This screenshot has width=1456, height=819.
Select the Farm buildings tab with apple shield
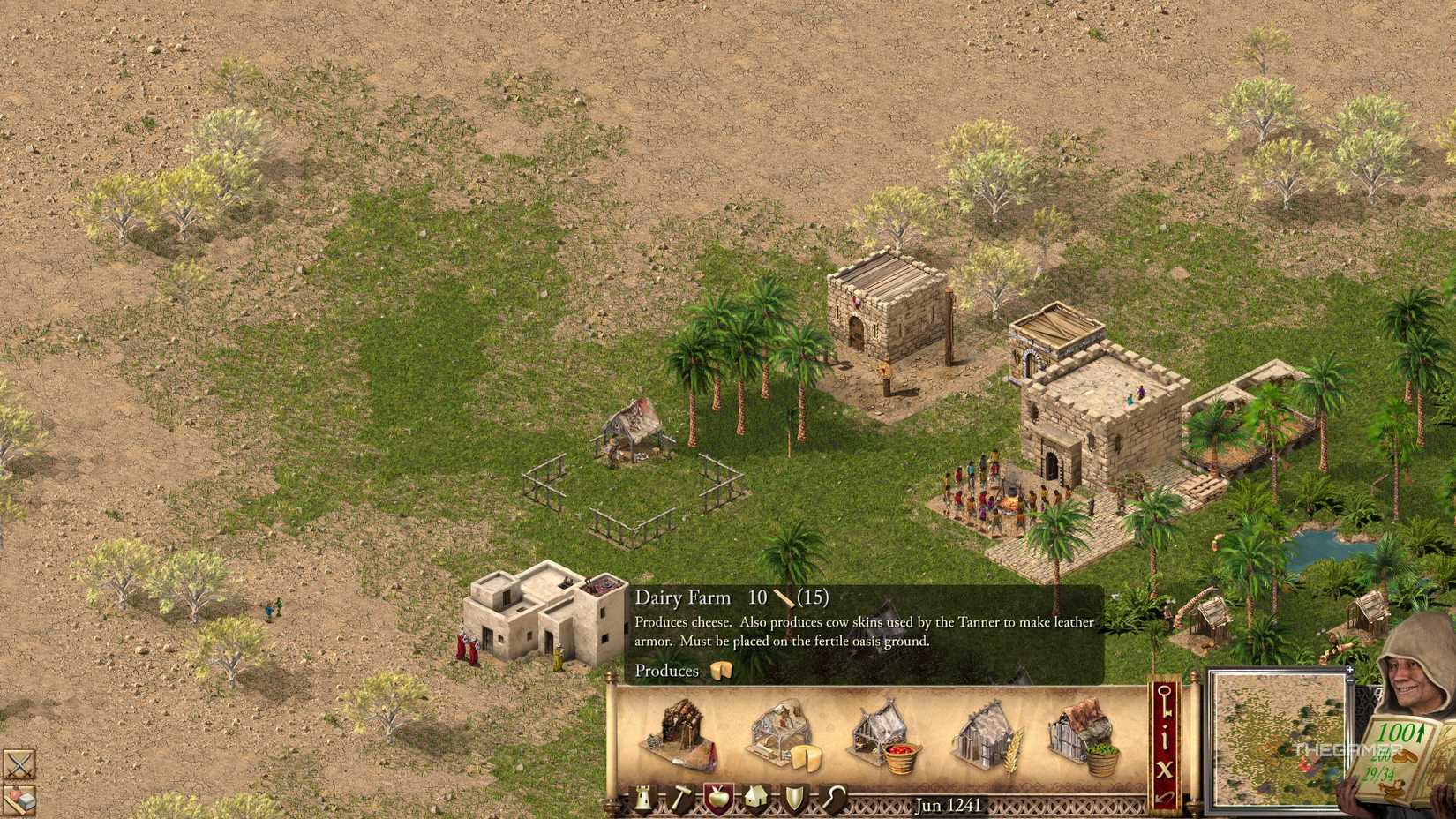(x=718, y=797)
